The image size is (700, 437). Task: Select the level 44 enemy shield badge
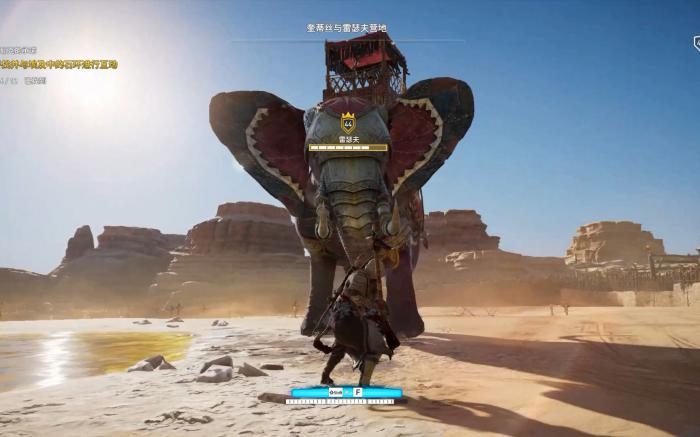(x=348, y=123)
